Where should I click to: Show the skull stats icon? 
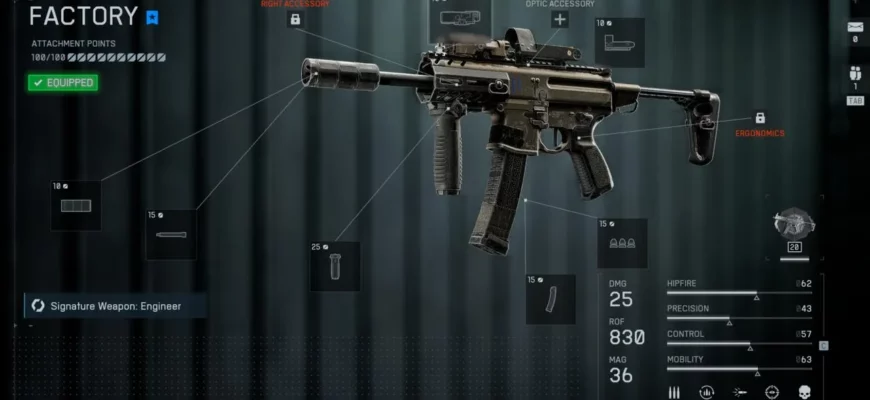[x=803, y=391]
